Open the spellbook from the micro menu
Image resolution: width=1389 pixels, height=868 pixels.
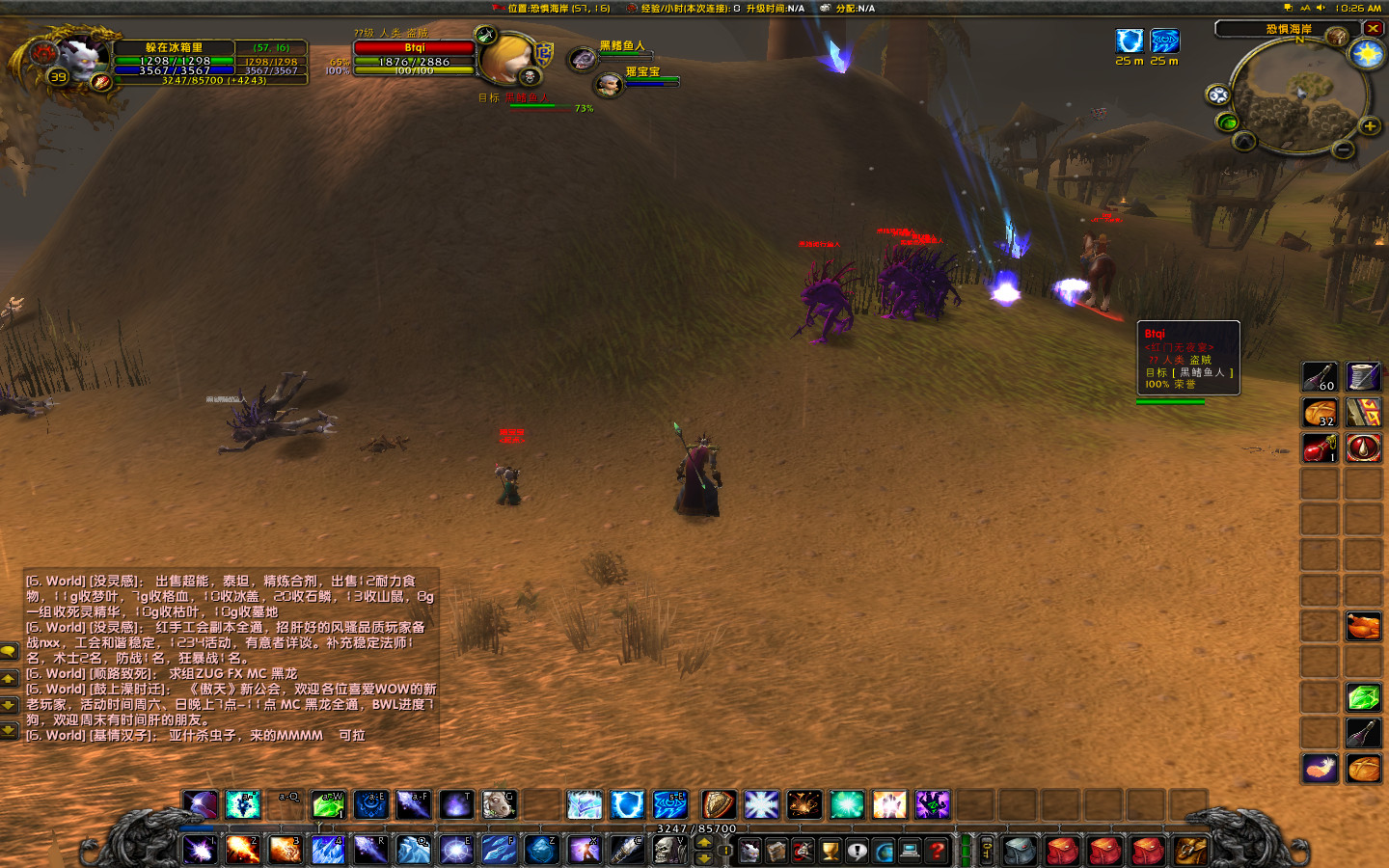776,851
